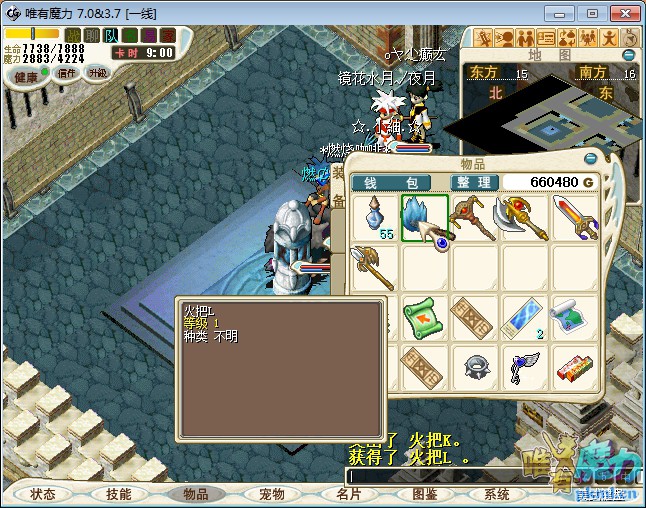Open the 系统 system menu
Viewport: 646px width, 508px height.
click(x=497, y=494)
